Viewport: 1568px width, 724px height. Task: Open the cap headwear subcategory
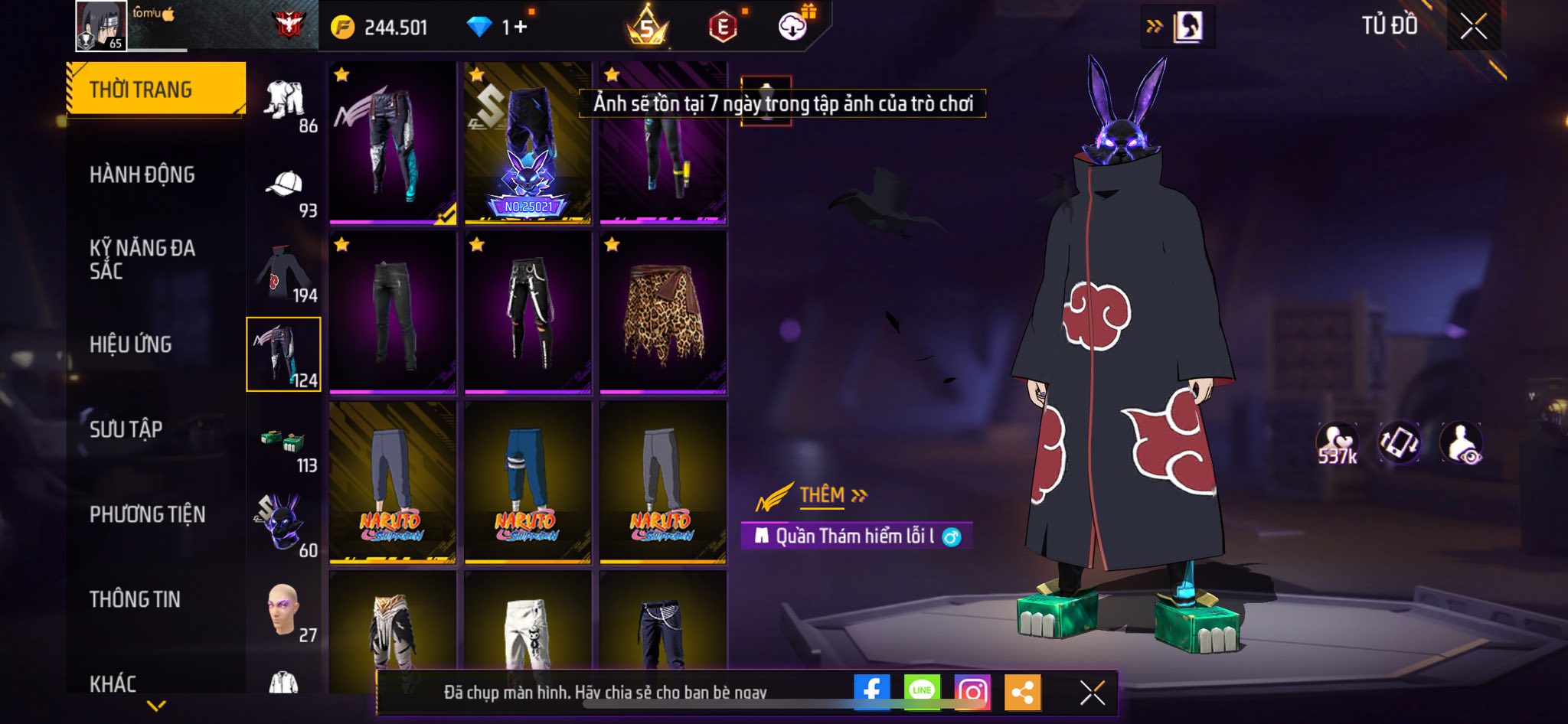click(284, 186)
